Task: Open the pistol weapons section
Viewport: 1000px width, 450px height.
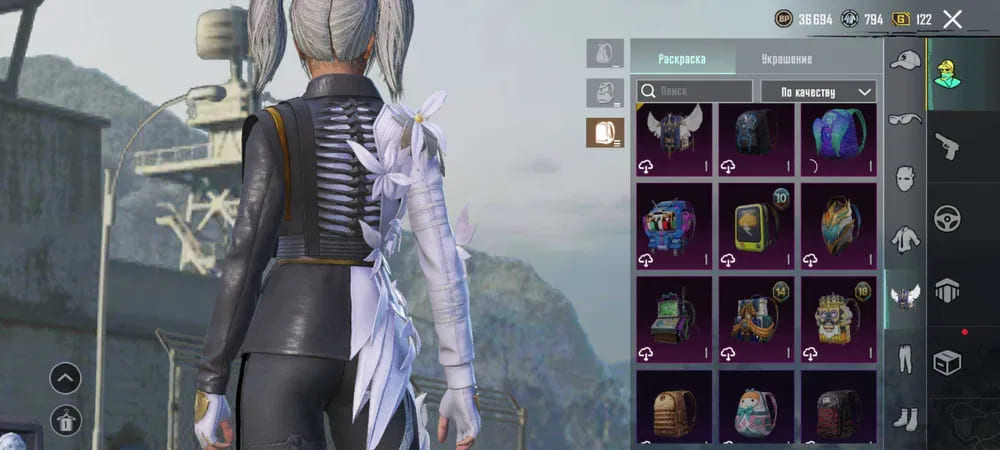Action: point(946,146)
